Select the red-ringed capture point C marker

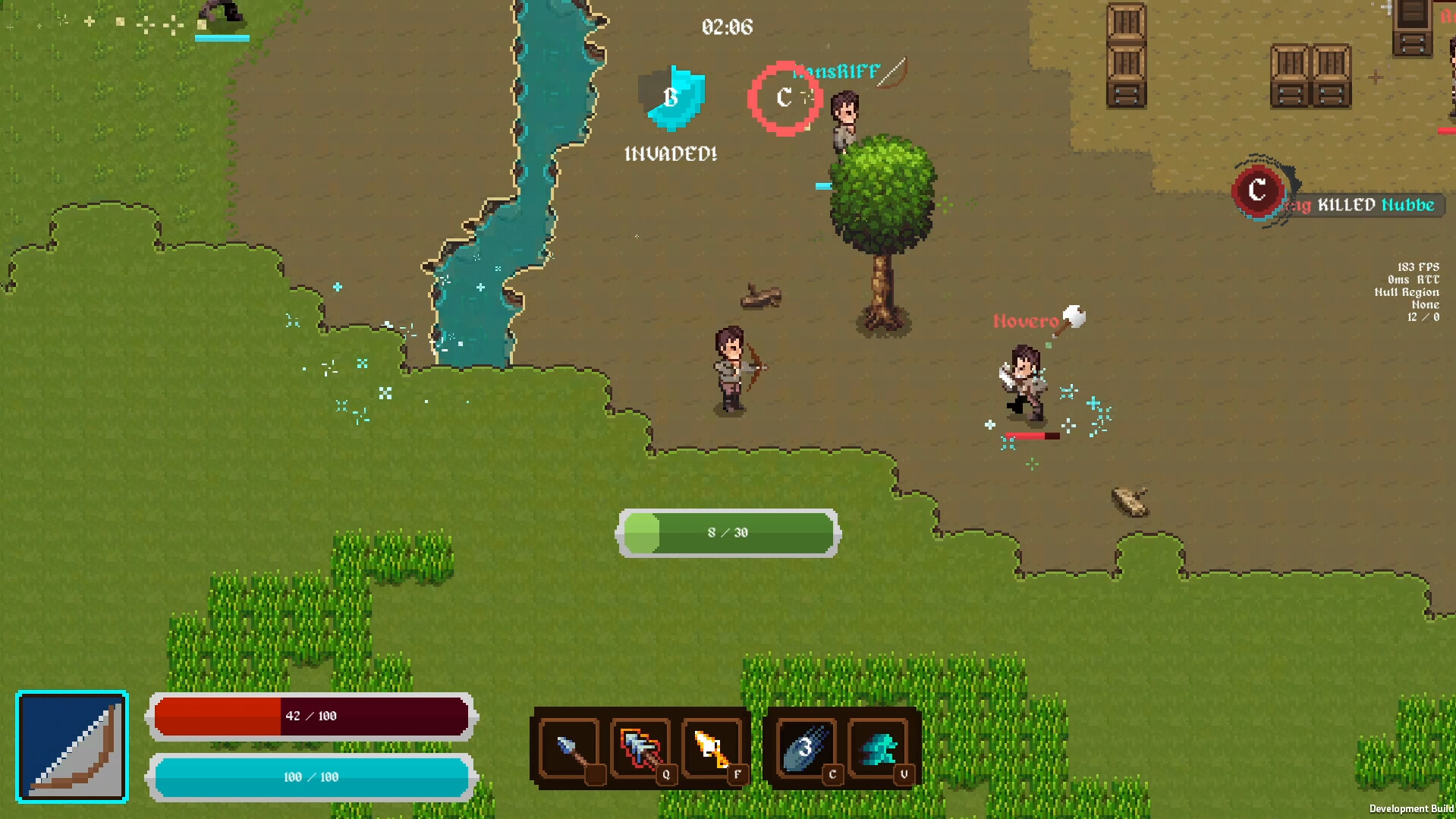785,99
